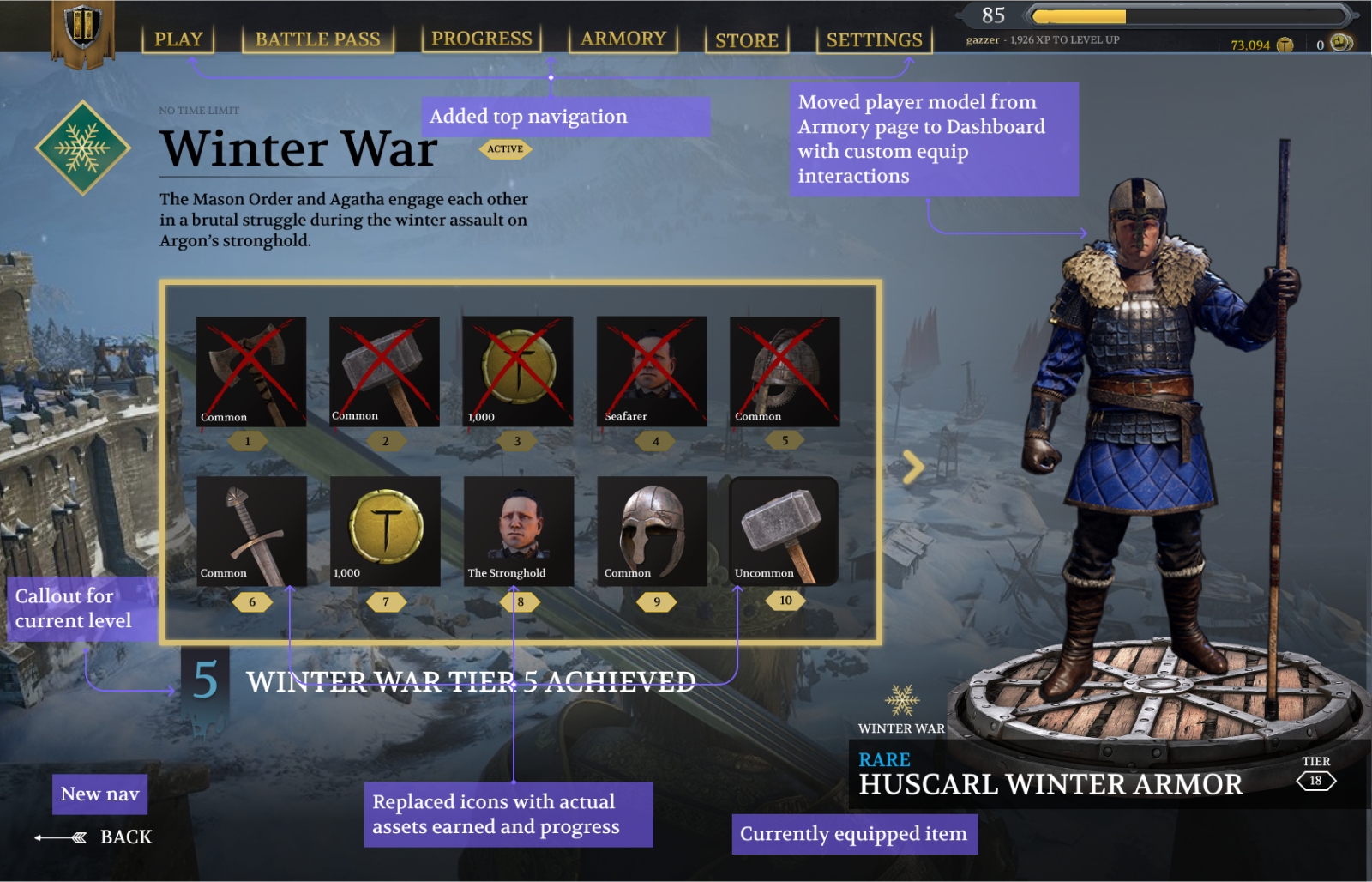Open the PLAY tab
Screen dimensions: 1372x882
(178, 39)
